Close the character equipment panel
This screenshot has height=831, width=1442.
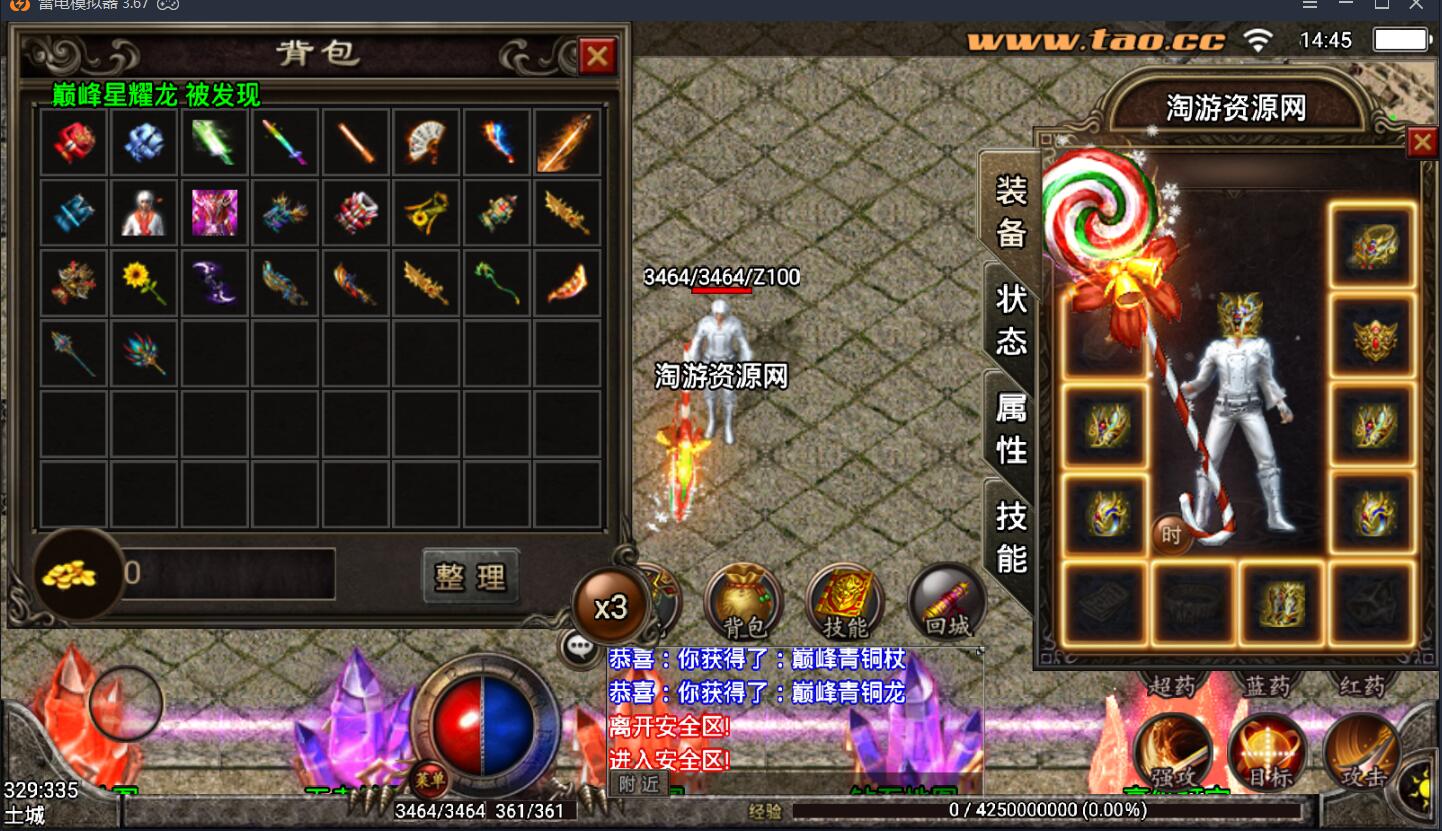click(1421, 143)
